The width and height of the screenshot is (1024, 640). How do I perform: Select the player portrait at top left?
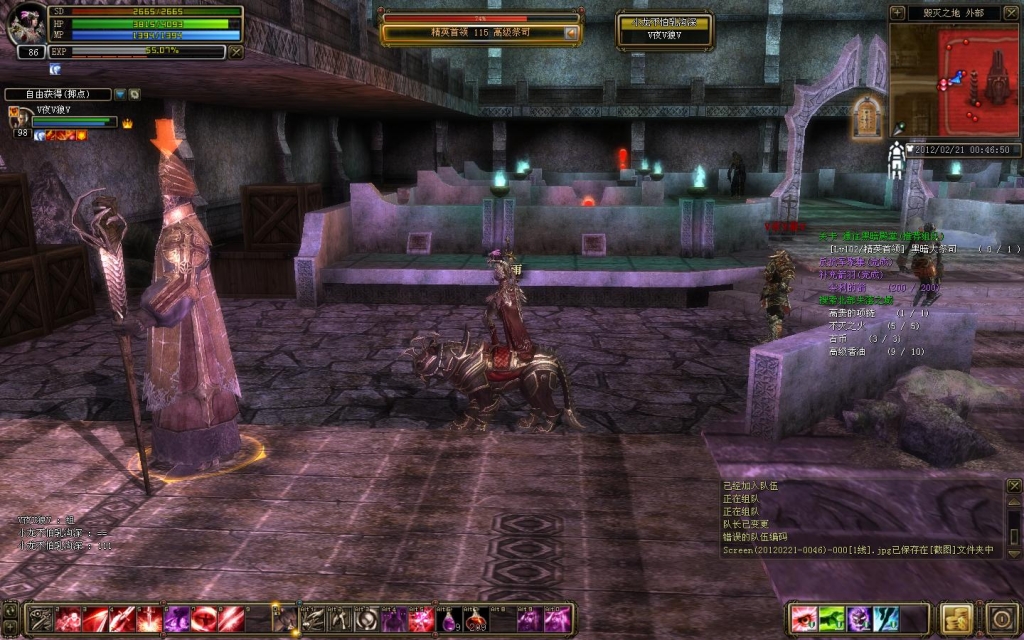(x=24, y=25)
